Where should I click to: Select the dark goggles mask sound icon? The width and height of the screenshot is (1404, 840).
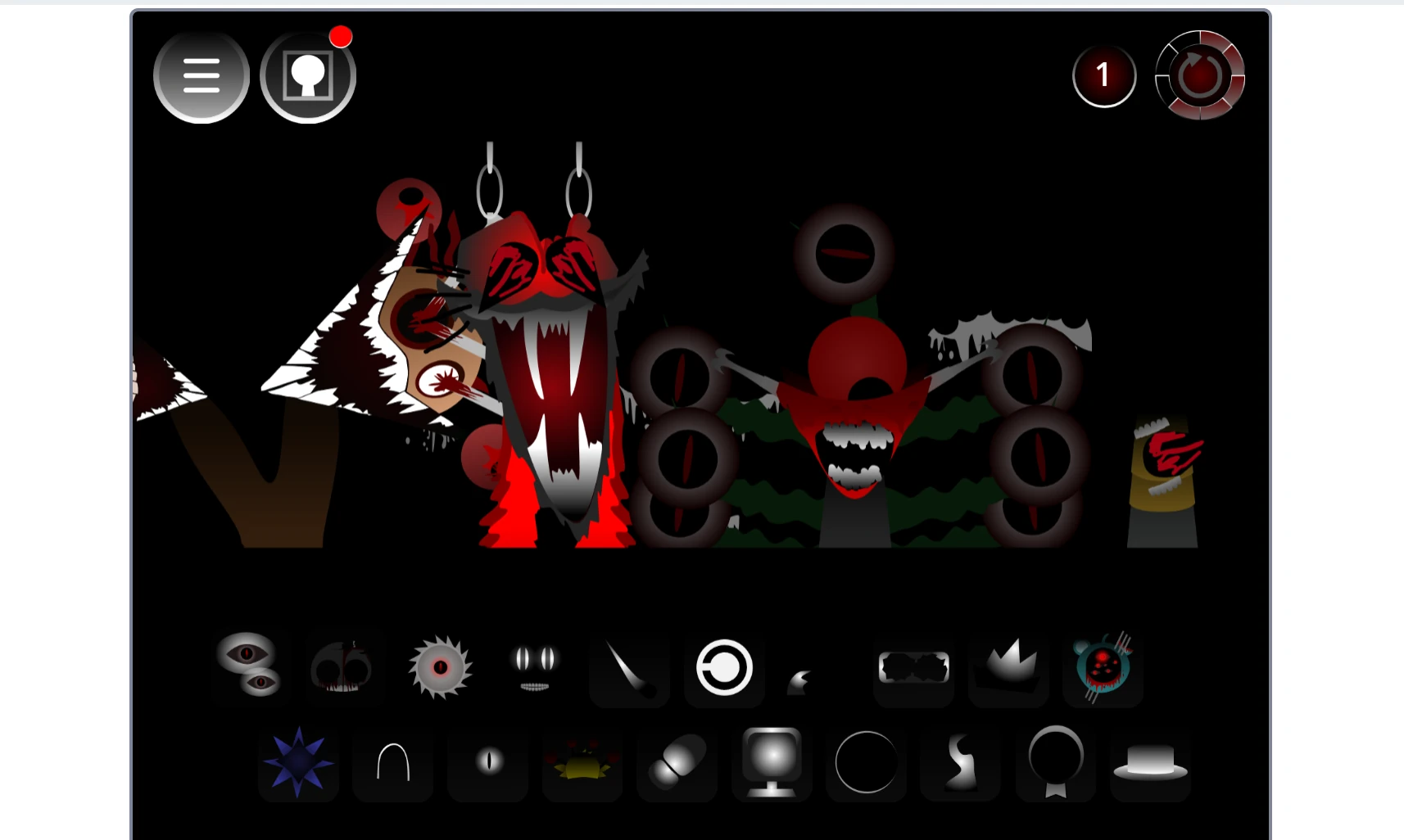pyautogui.click(x=913, y=668)
